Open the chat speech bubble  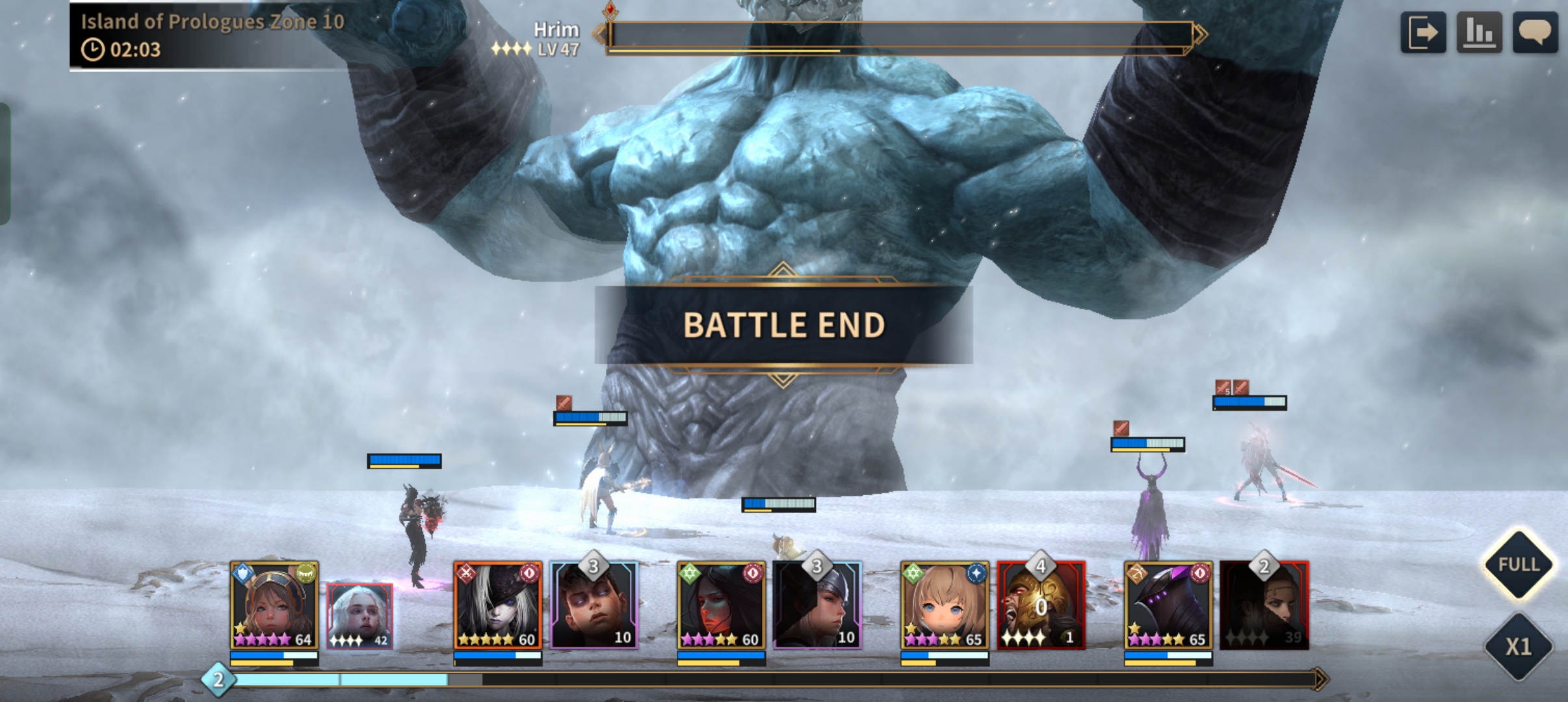[1535, 32]
